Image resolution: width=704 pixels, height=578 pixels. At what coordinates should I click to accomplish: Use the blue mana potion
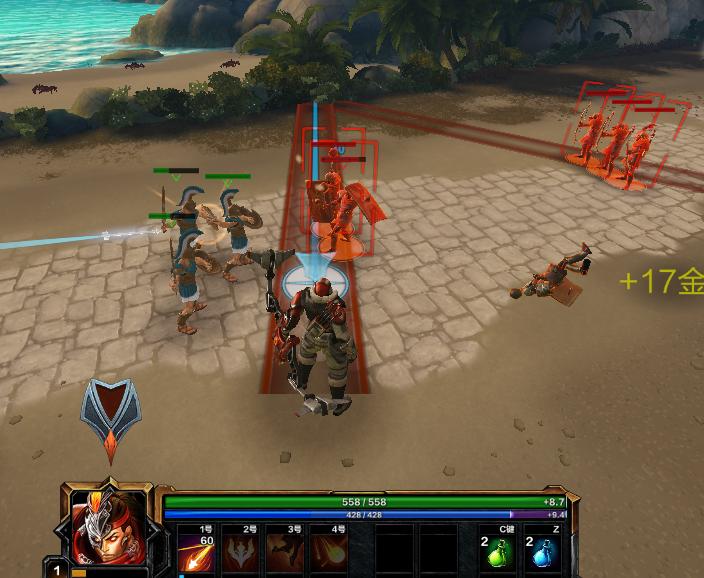[543, 553]
